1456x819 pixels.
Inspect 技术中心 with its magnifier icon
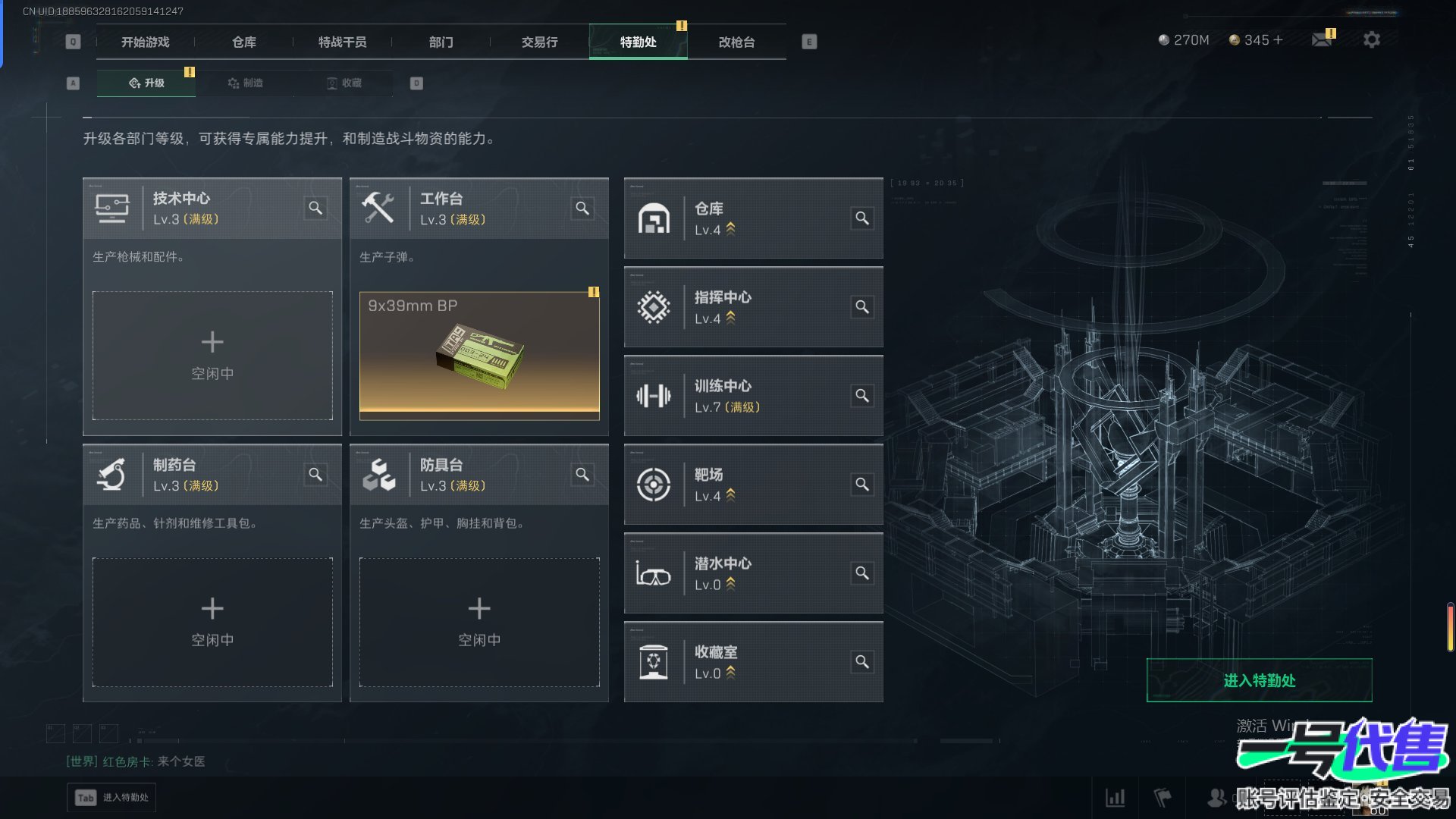coord(315,208)
